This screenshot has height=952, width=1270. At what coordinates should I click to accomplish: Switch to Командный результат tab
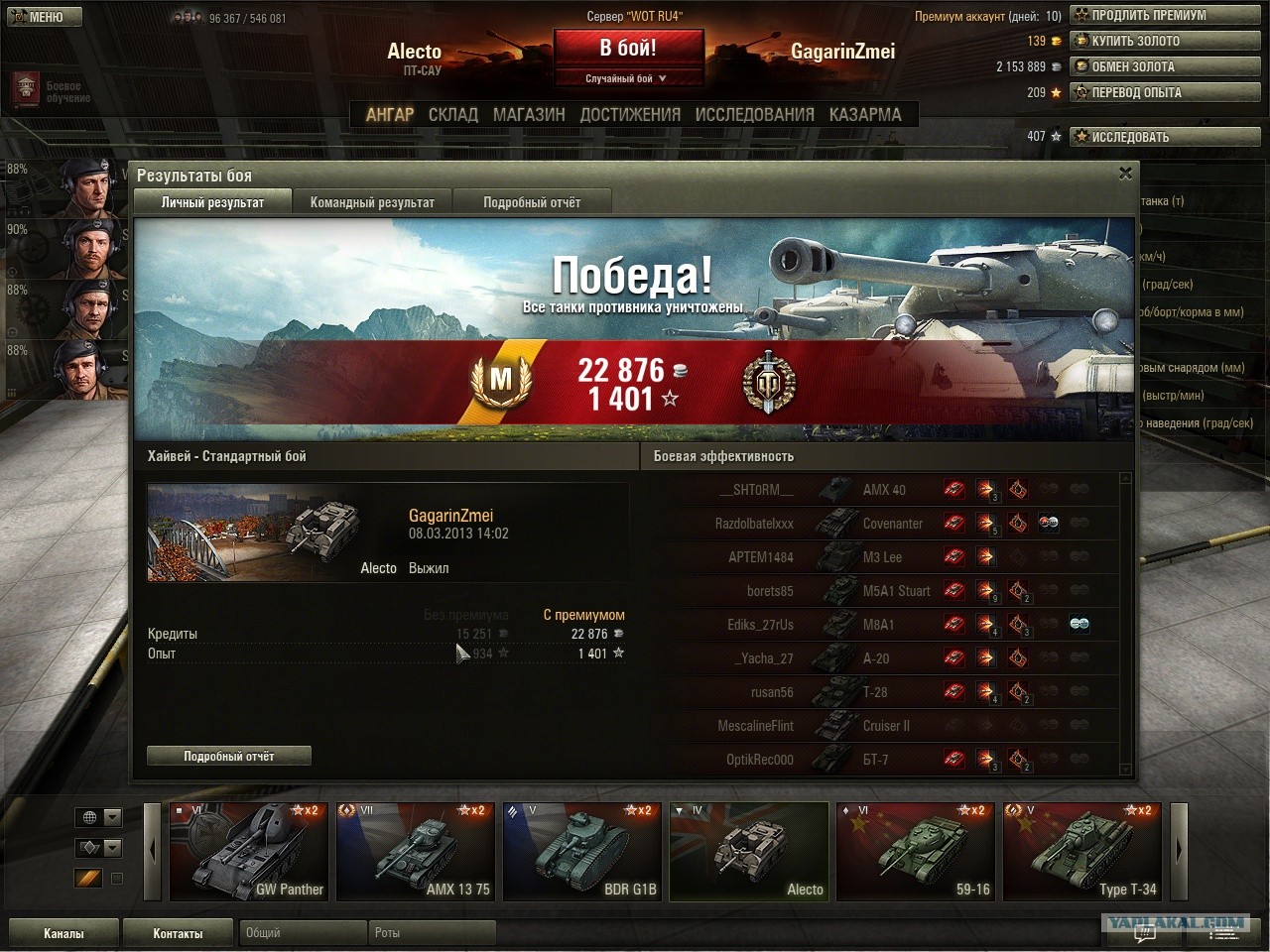[x=372, y=202]
